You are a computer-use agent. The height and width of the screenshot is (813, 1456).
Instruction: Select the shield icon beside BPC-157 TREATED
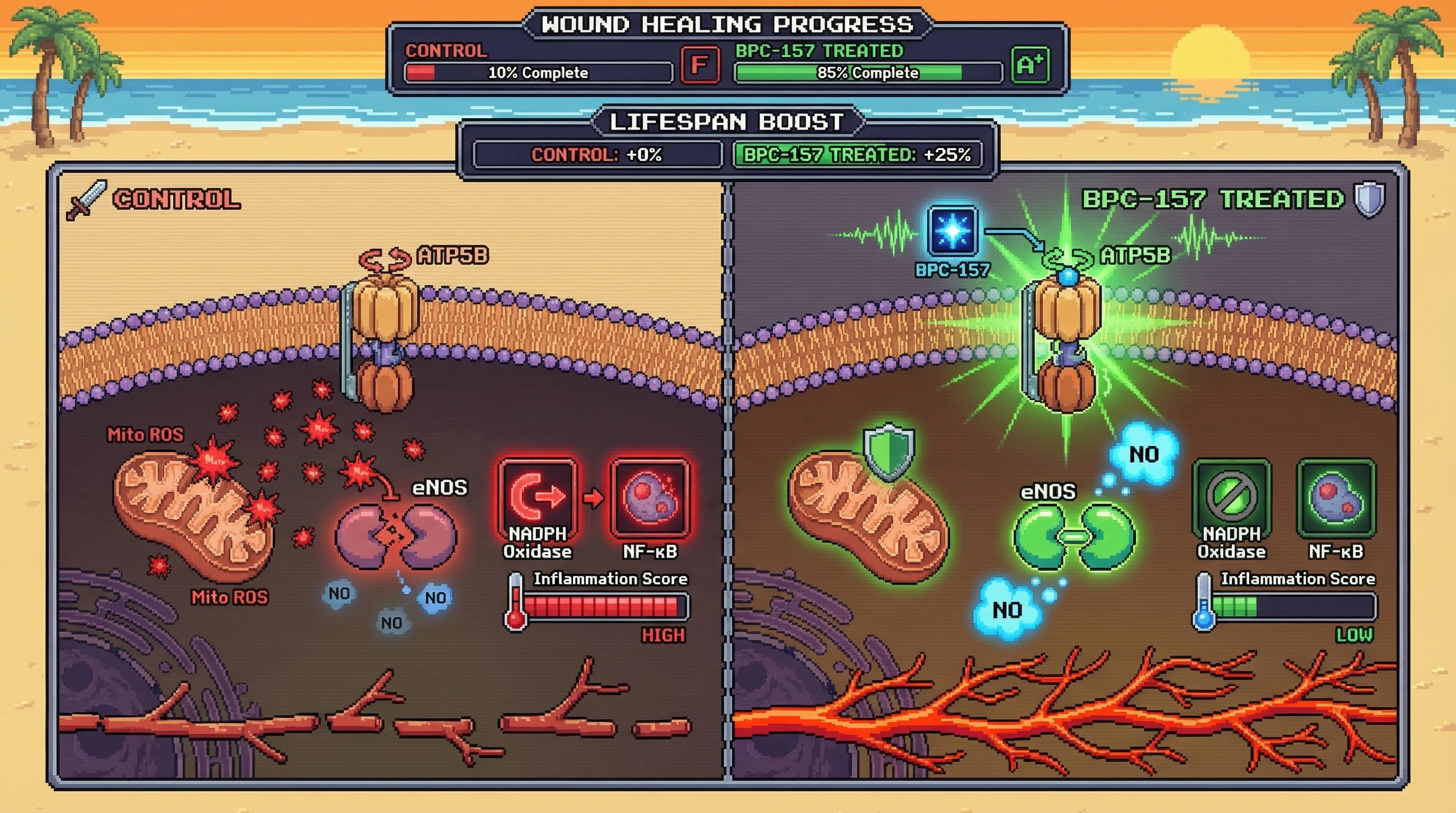coord(1370,199)
